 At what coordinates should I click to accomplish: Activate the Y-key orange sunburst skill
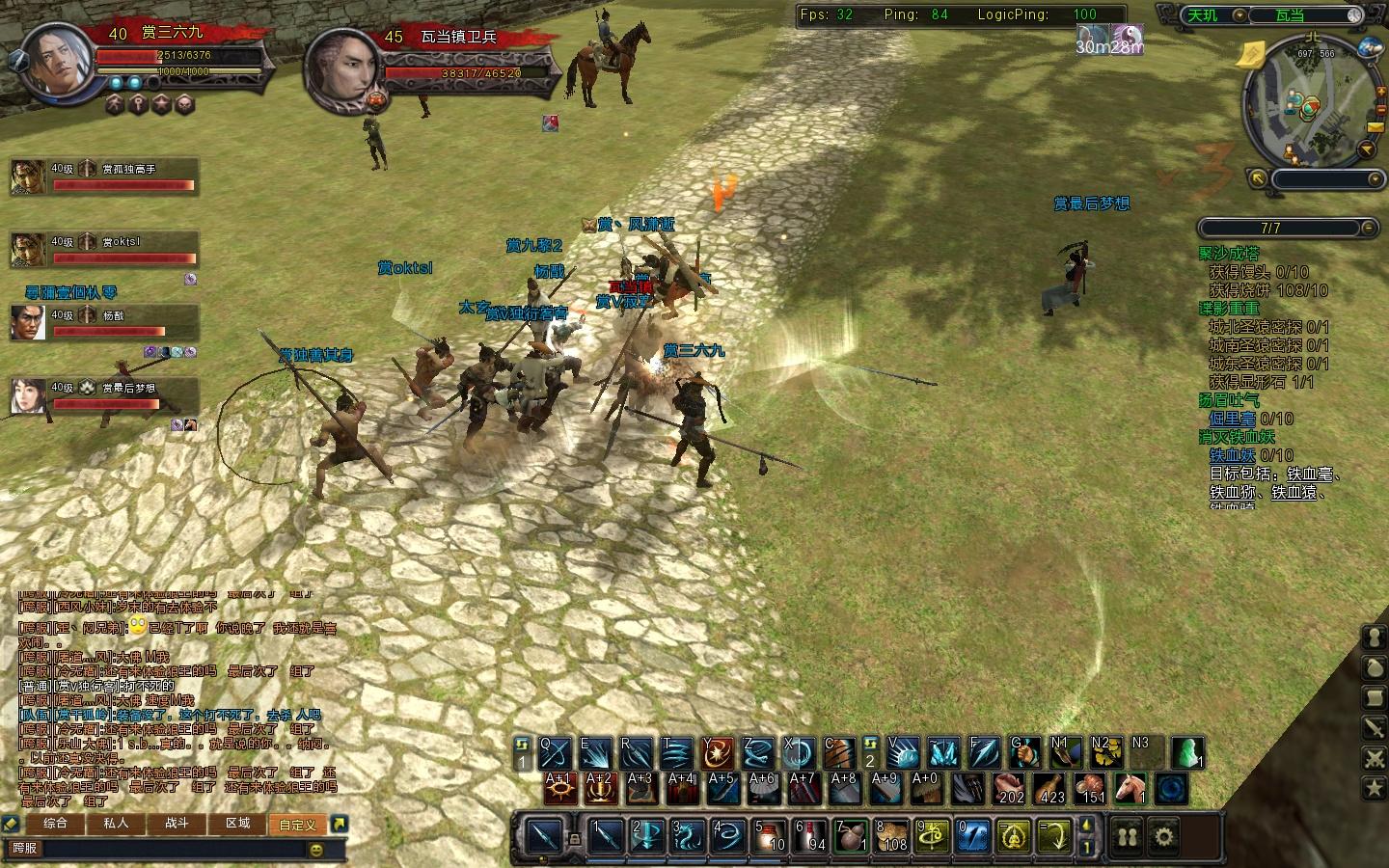[718, 751]
